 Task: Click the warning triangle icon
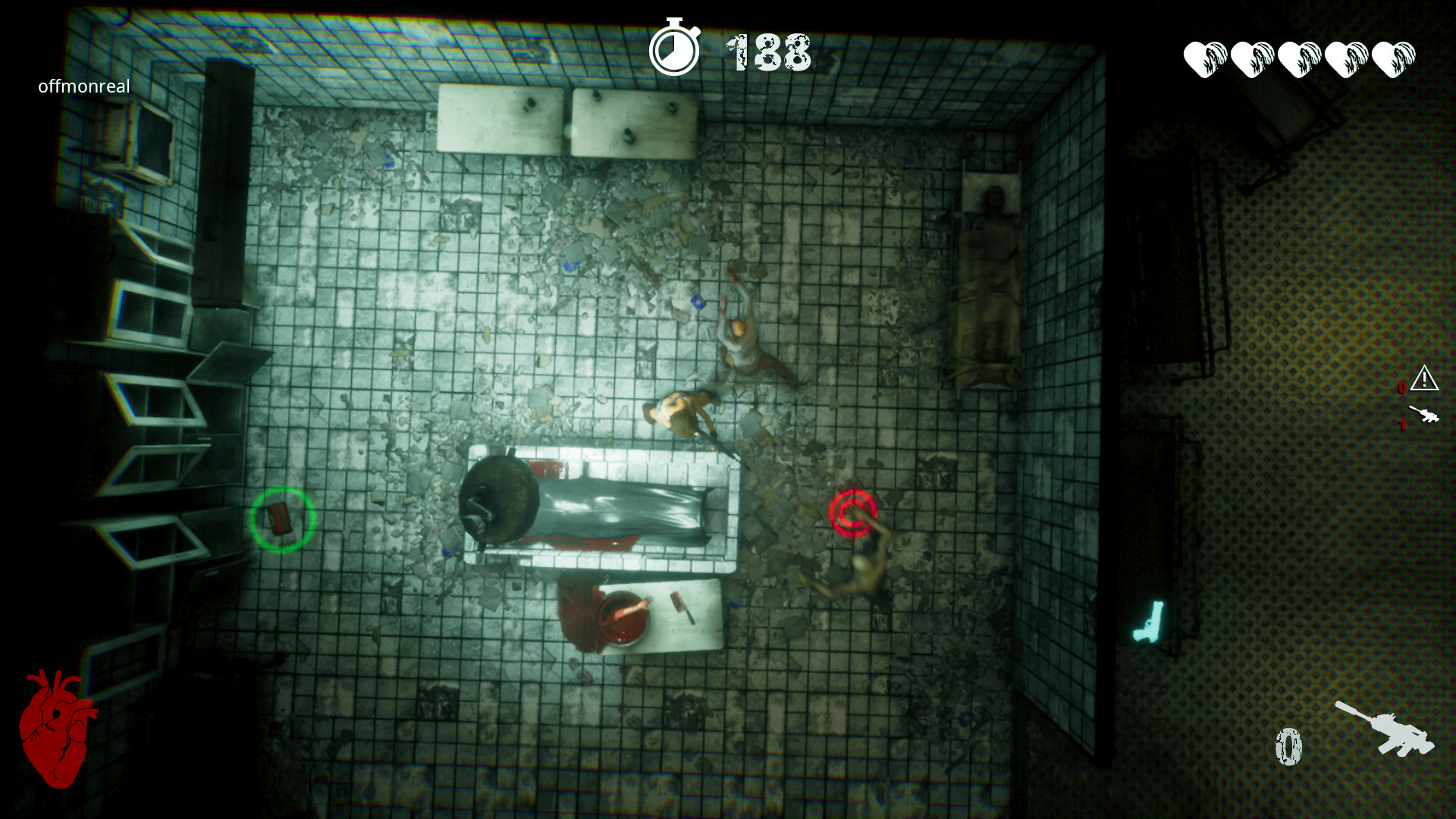click(1424, 378)
